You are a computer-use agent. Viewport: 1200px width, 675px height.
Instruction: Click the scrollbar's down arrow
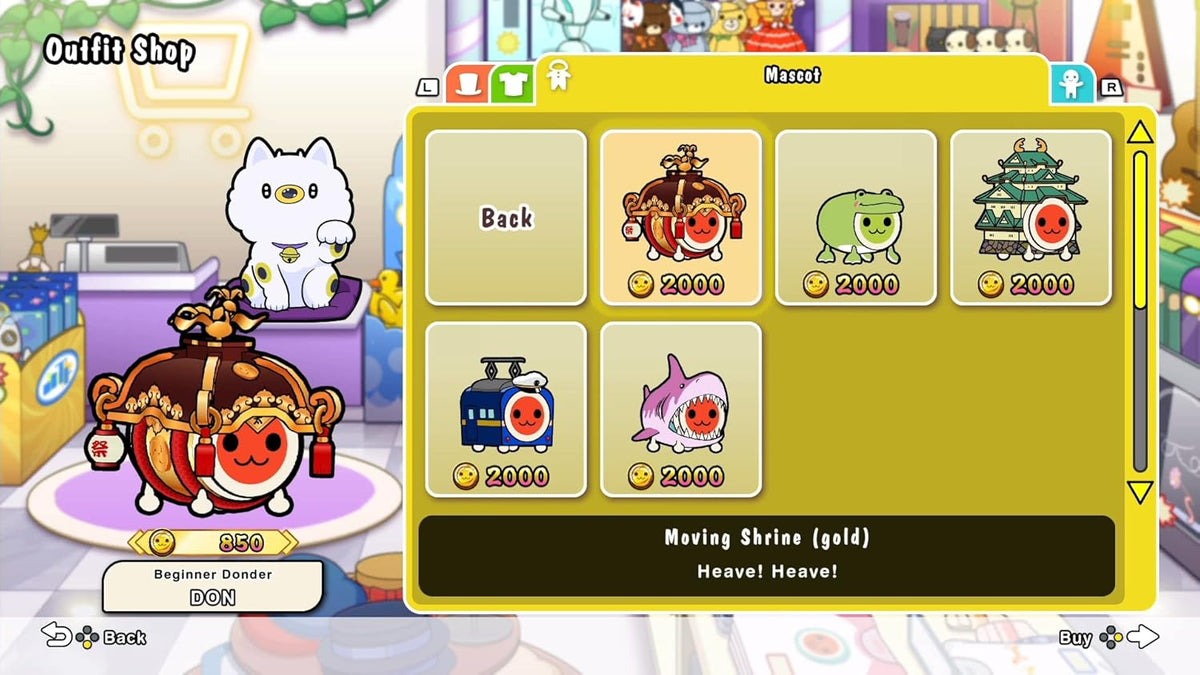(1140, 492)
